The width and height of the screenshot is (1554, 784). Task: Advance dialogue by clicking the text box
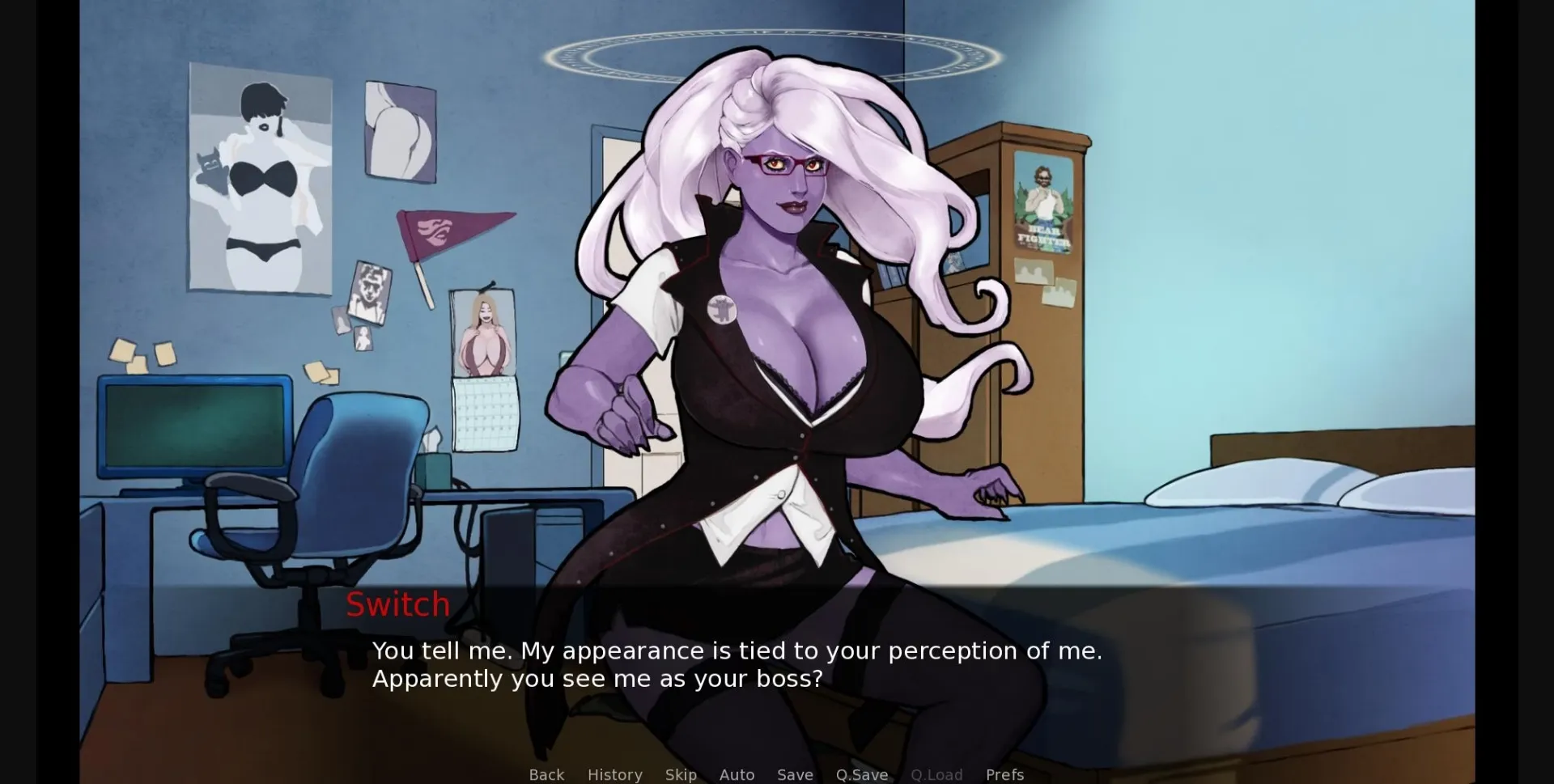[728, 663]
